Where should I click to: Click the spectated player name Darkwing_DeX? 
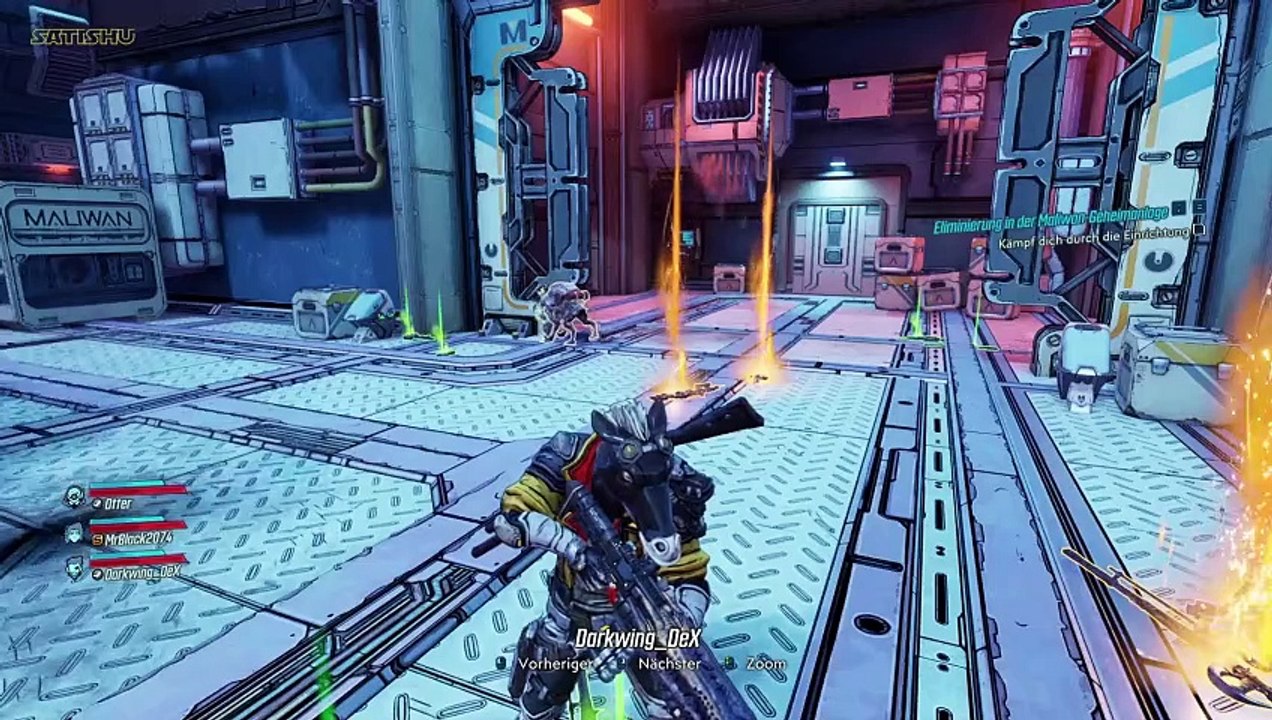coord(636,637)
